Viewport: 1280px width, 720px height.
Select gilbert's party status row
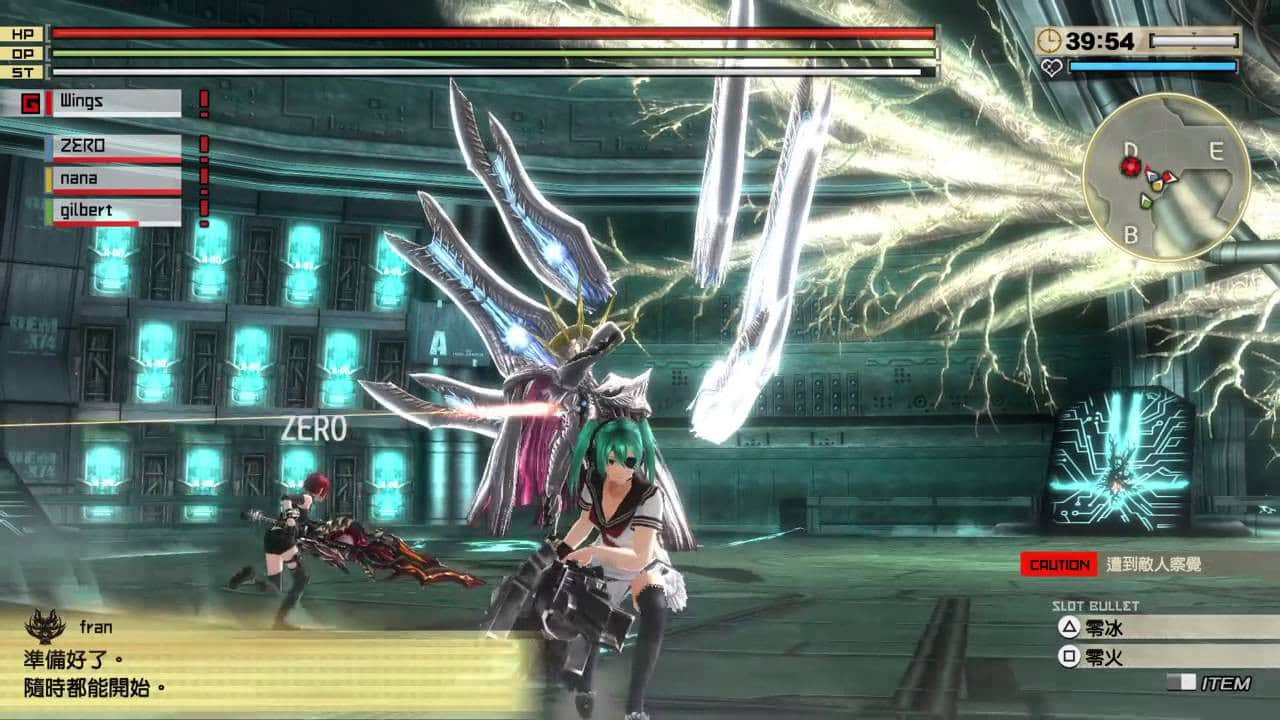(x=113, y=212)
